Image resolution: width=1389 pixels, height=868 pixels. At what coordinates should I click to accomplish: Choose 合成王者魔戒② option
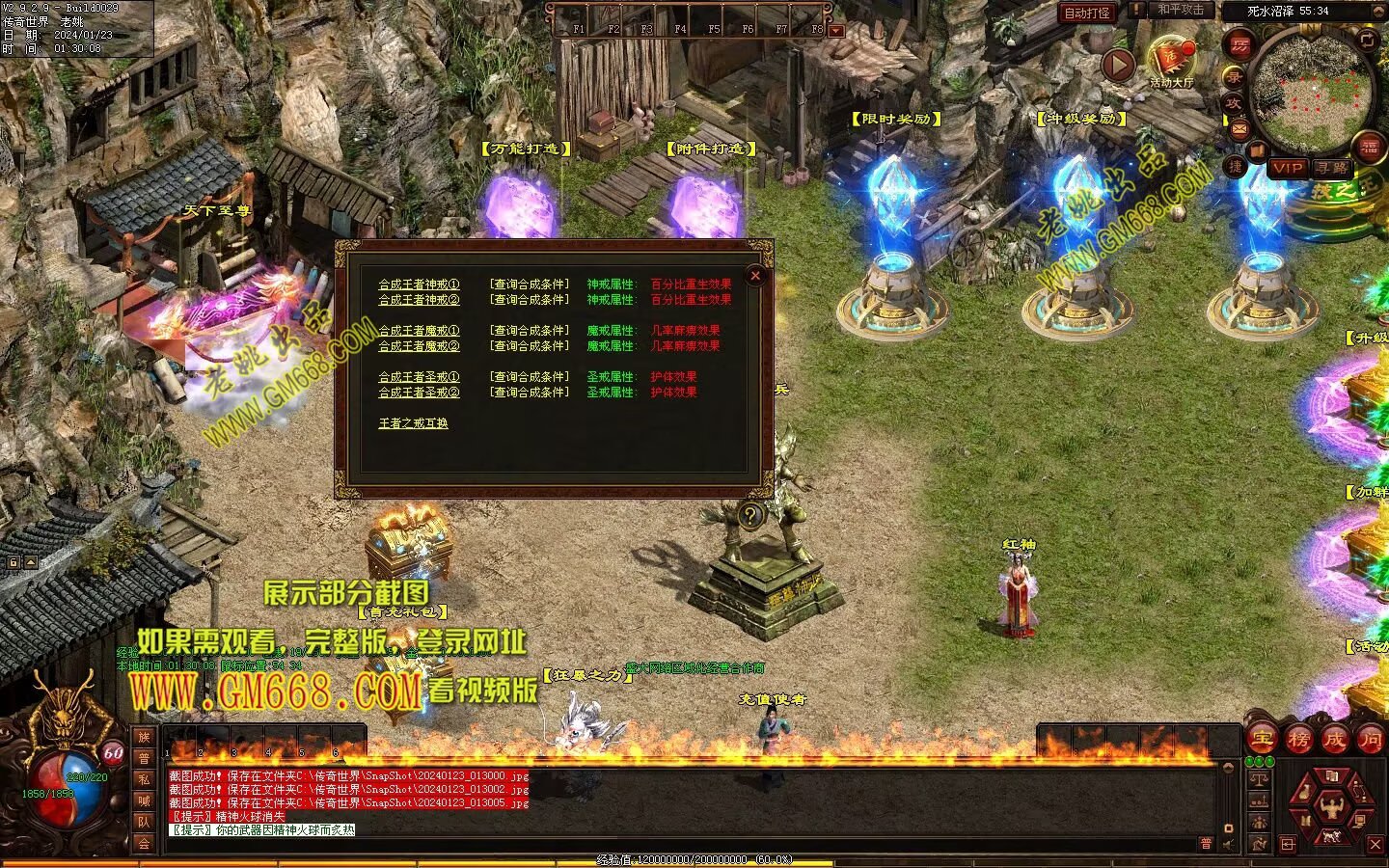(419, 346)
